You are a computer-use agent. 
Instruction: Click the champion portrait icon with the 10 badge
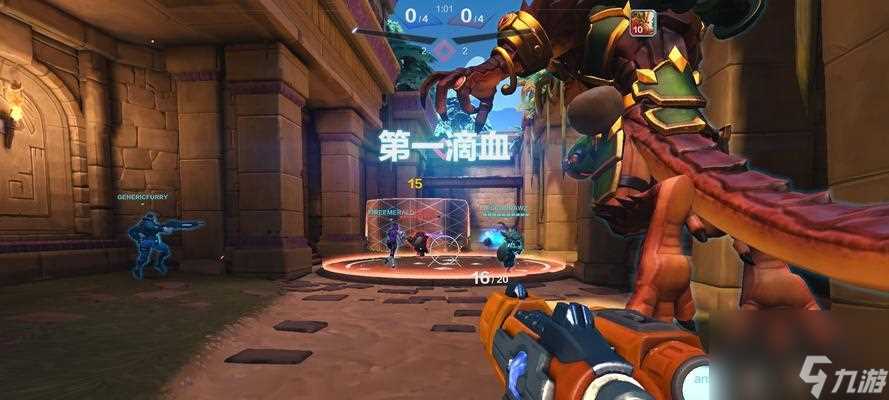tap(643, 22)
